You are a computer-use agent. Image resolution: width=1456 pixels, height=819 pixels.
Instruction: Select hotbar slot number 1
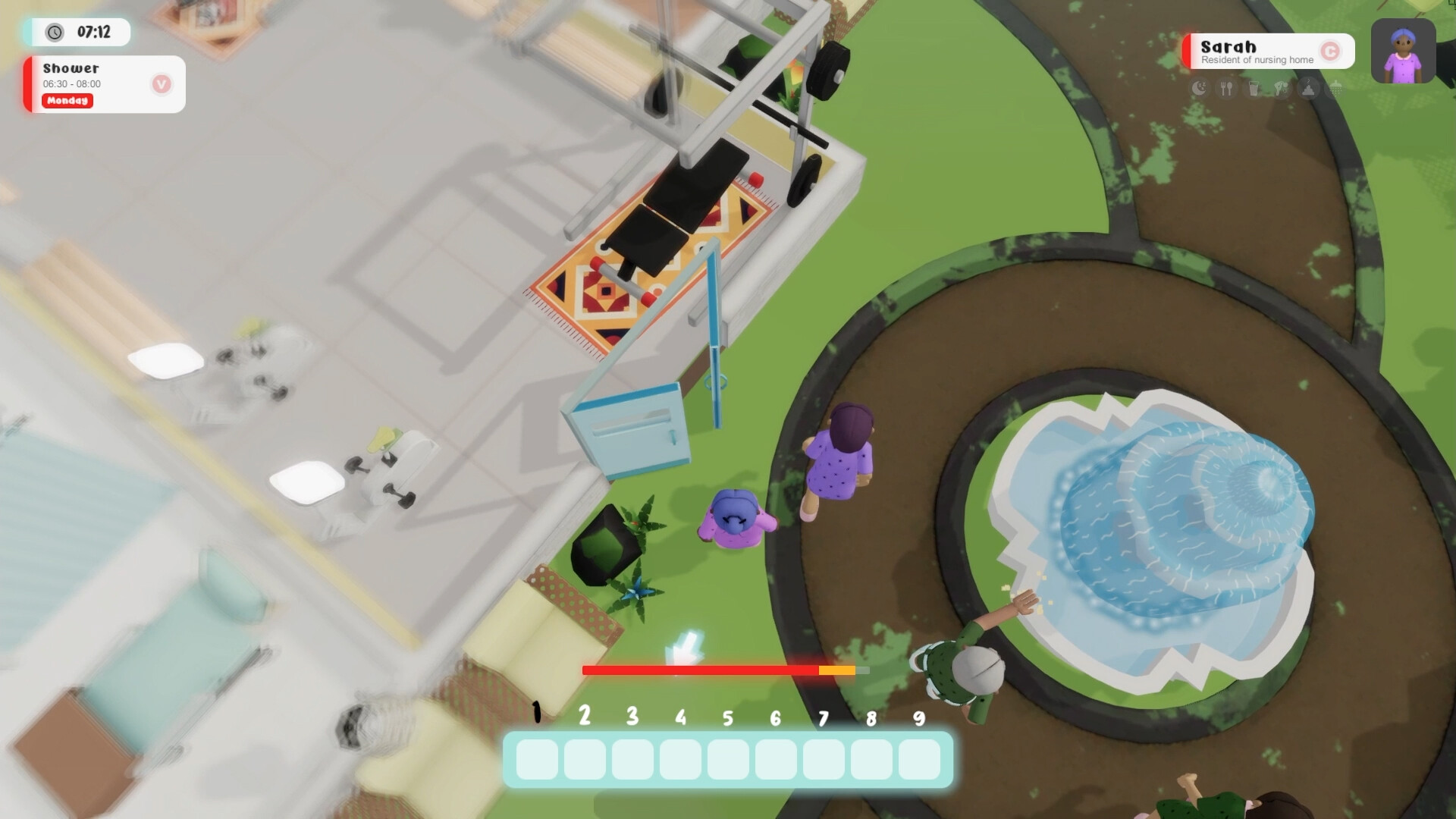pyautogui.click(x=535, y=759)
